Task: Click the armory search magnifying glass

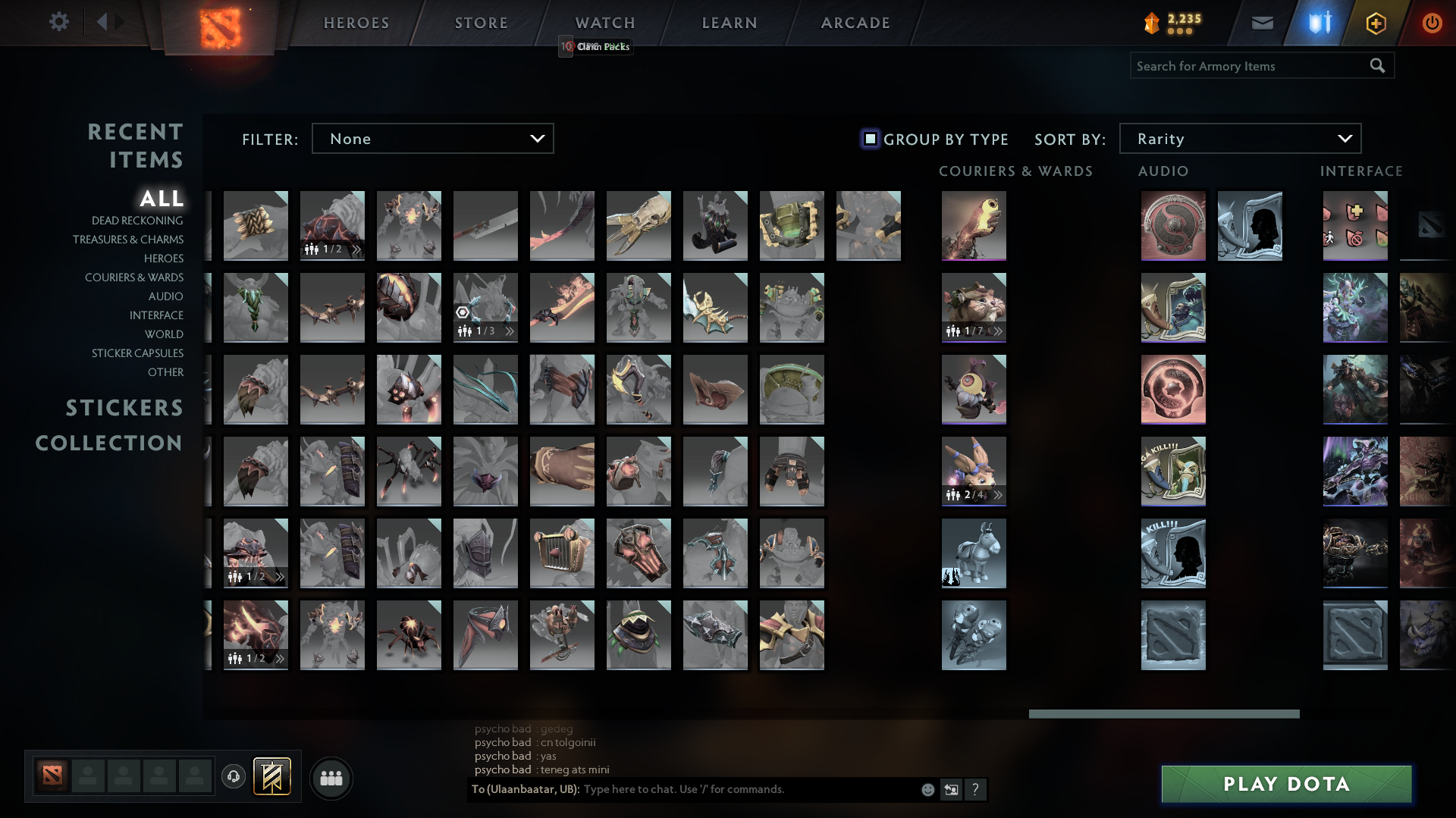Action: [x=1377, y=66]
